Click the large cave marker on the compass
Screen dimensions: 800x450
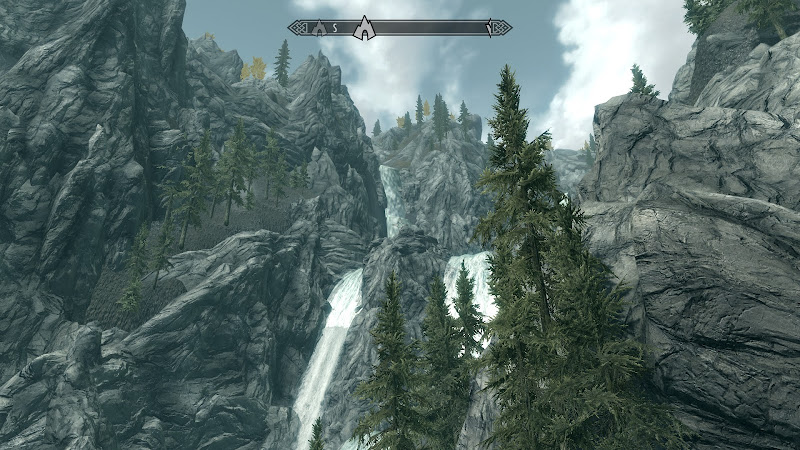click(x=365, y=28)
